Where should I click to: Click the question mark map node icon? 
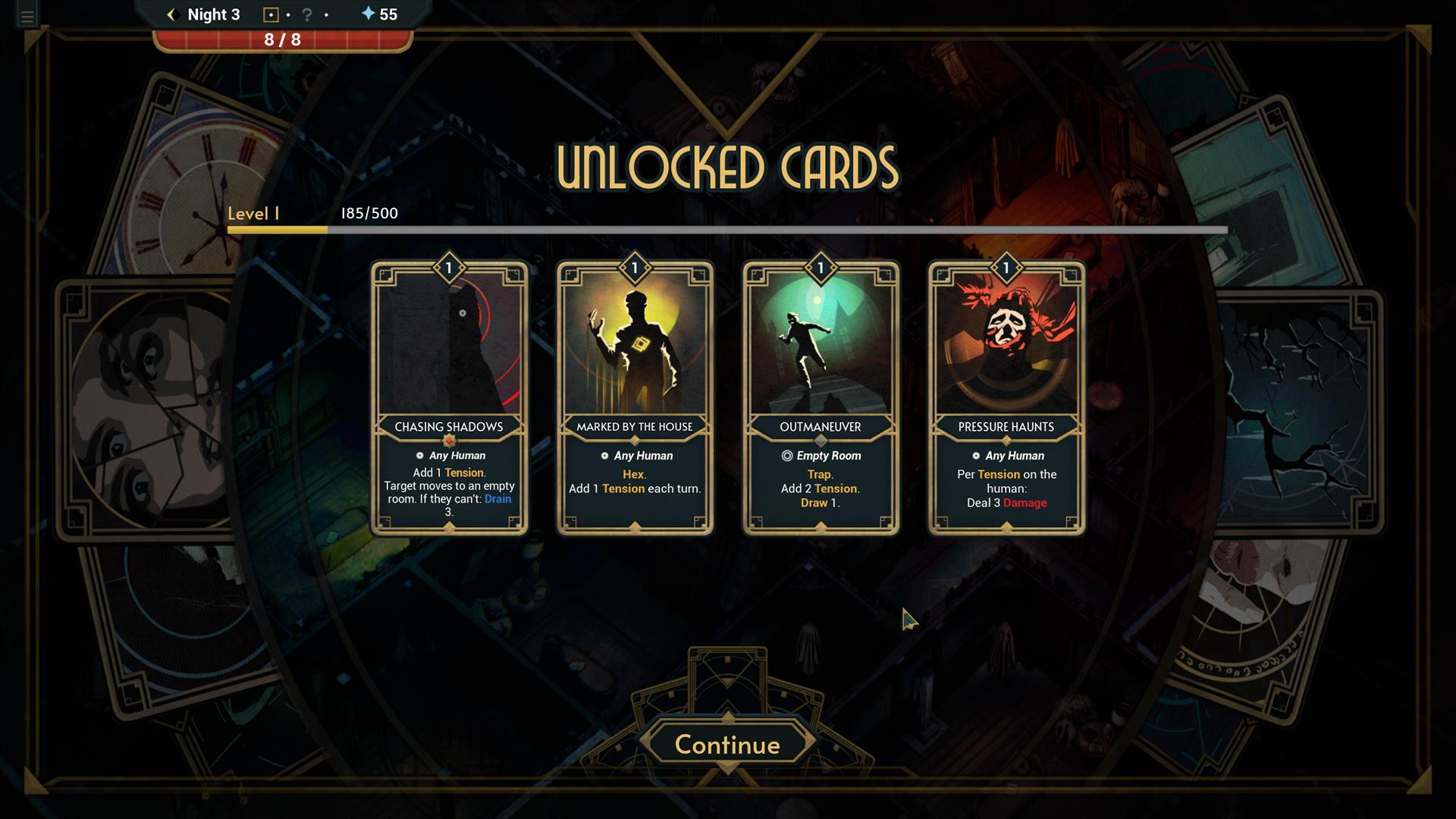(x=307, y=14)
